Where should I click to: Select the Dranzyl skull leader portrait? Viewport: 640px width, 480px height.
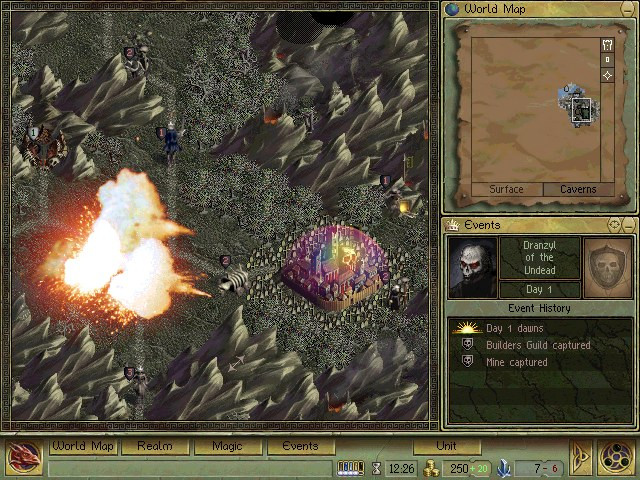(x=472, y=266)
